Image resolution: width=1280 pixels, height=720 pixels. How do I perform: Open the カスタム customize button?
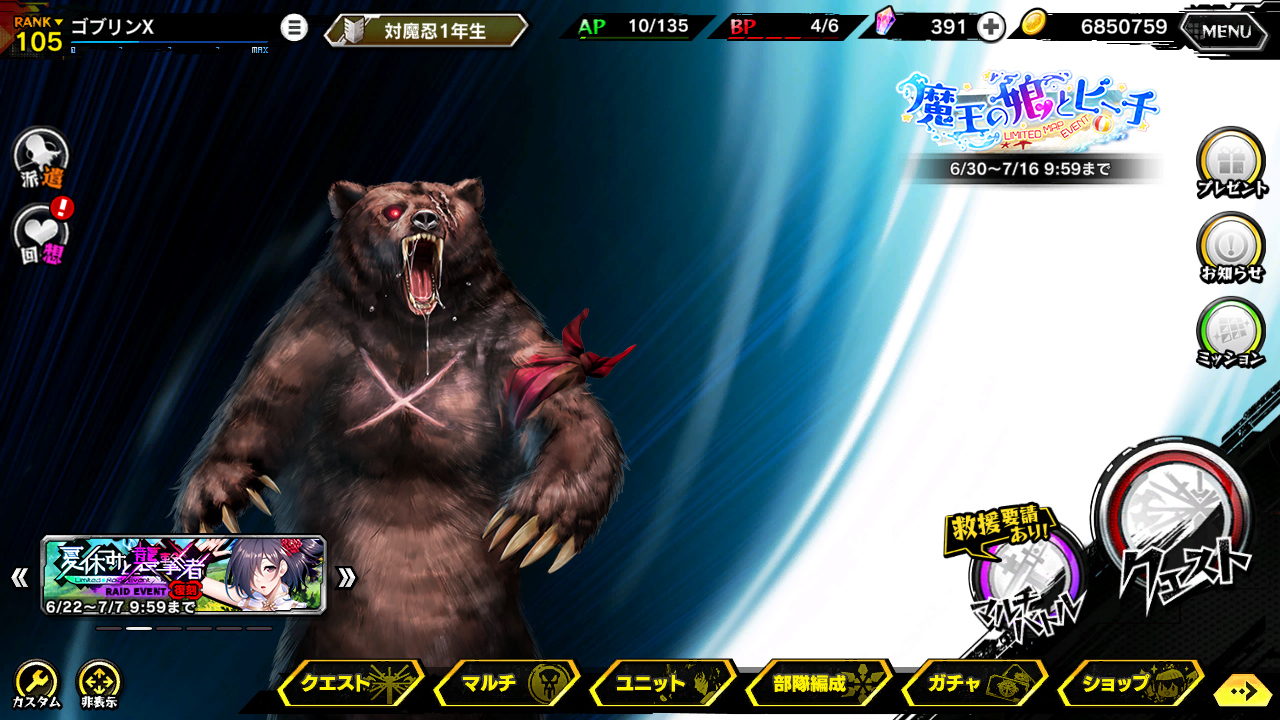tap(36, 684)
